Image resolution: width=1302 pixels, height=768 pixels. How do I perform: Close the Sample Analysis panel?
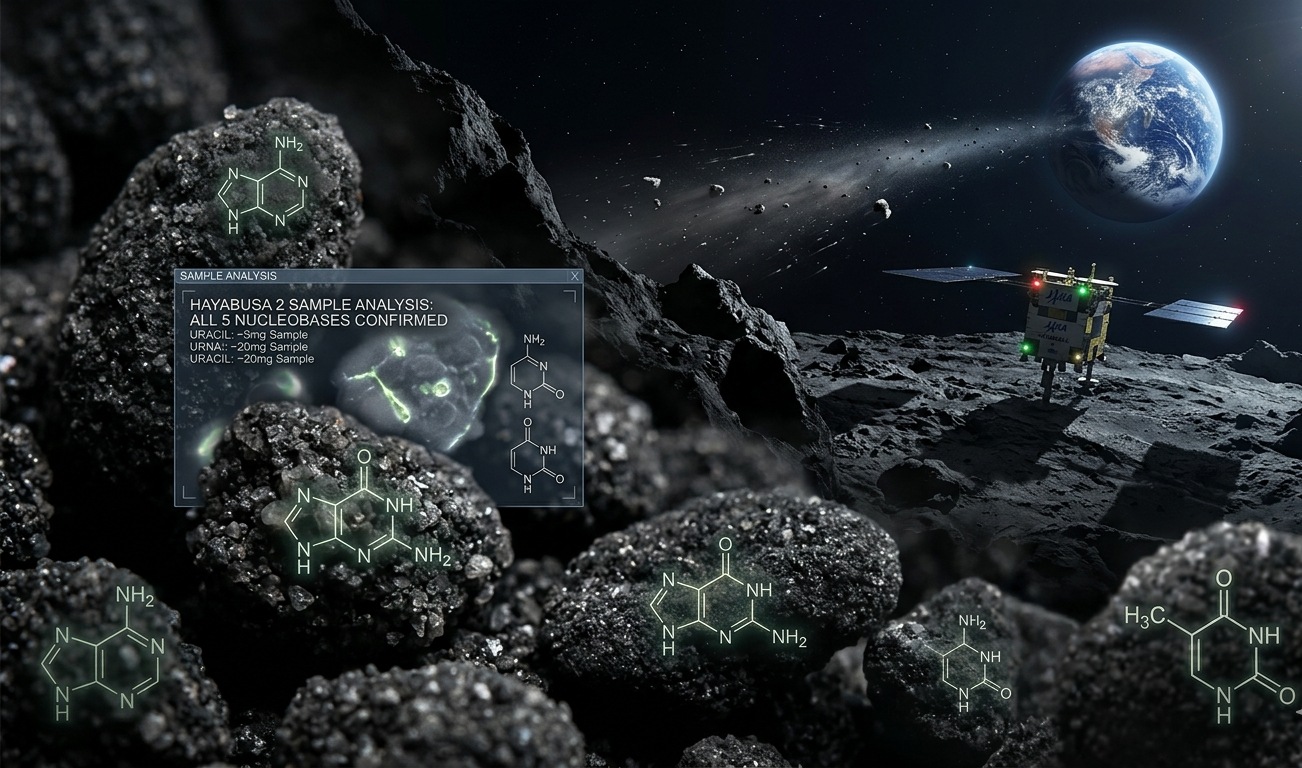pyautogui.click(x=574, y=276)
